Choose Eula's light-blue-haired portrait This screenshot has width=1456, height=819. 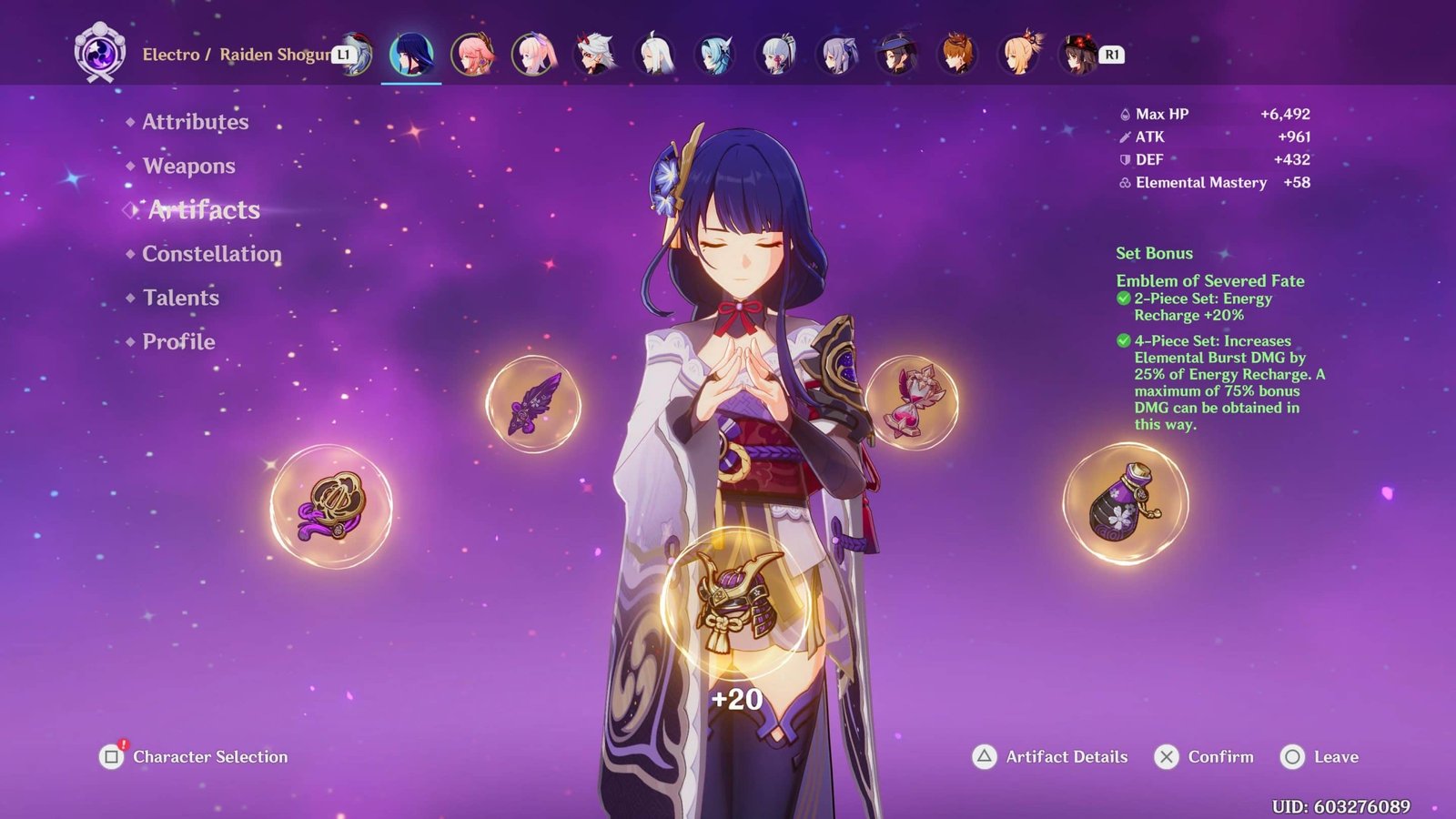point(715,55)
